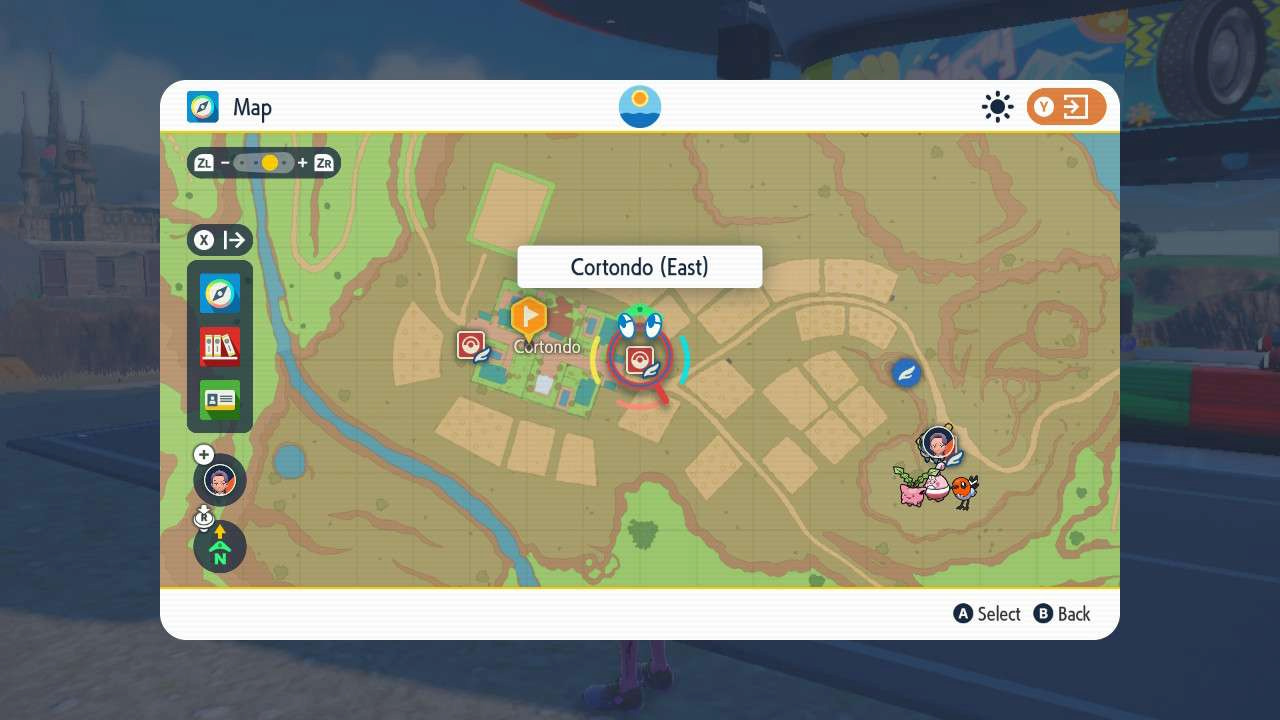
Task: Select the weather icon at top center
Action: pos(639,106)
